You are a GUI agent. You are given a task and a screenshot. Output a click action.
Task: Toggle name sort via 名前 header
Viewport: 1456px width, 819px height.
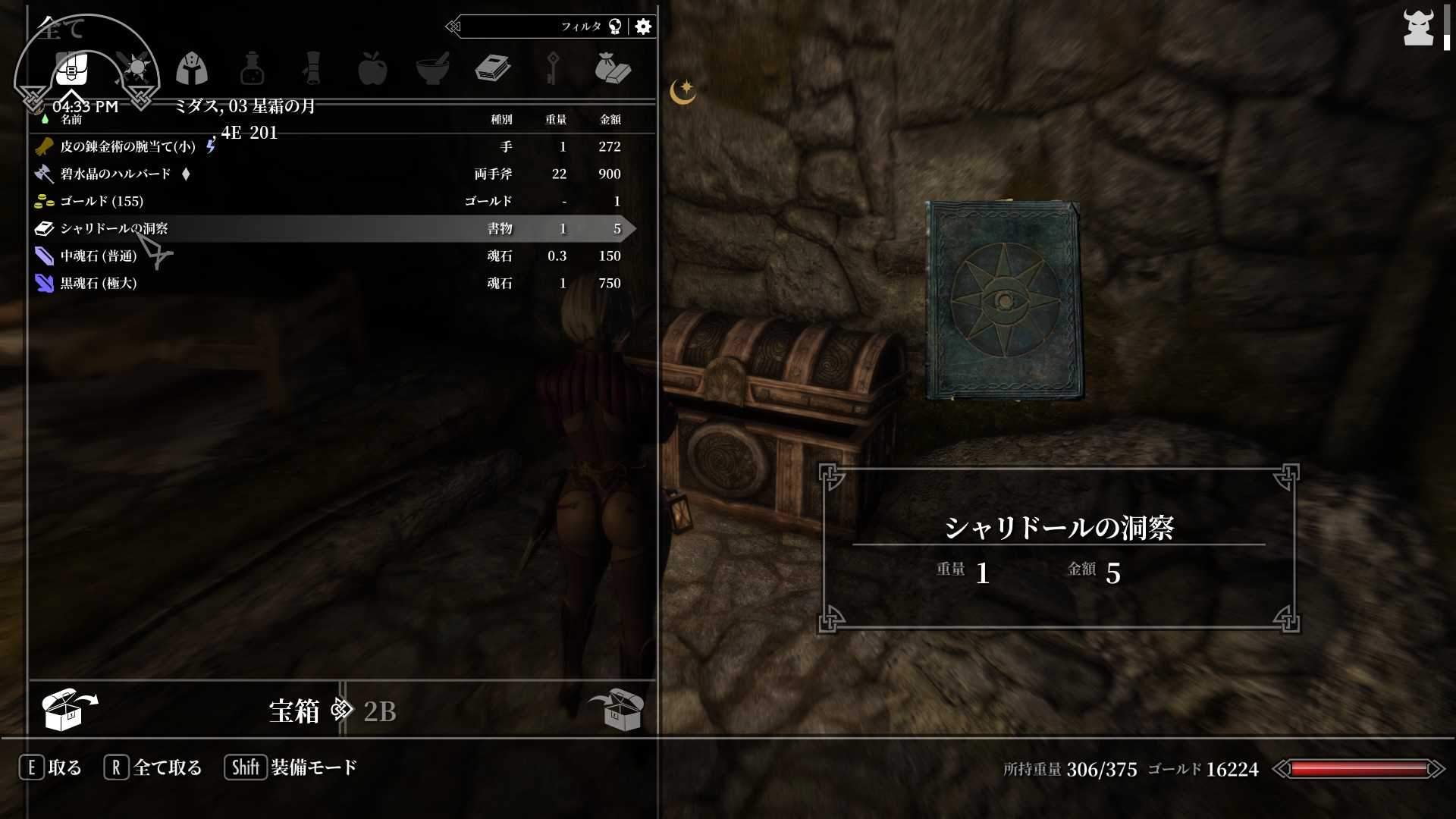pyautogui.click(x=72, y=119)
